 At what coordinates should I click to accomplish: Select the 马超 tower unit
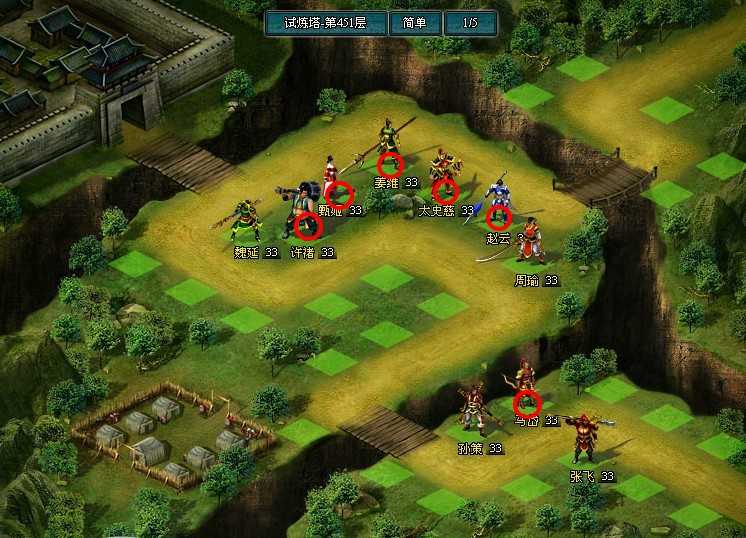527,401
